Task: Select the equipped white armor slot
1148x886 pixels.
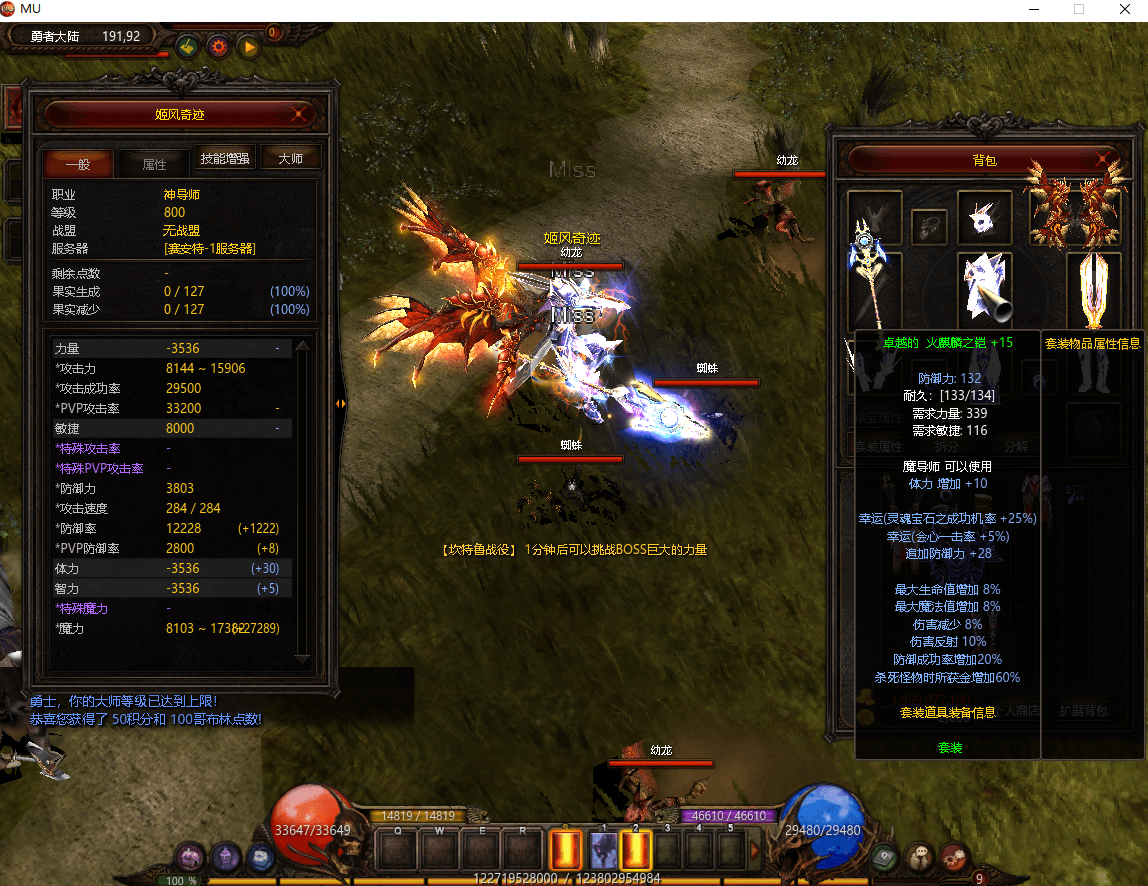Action: (x=985, y=288)
